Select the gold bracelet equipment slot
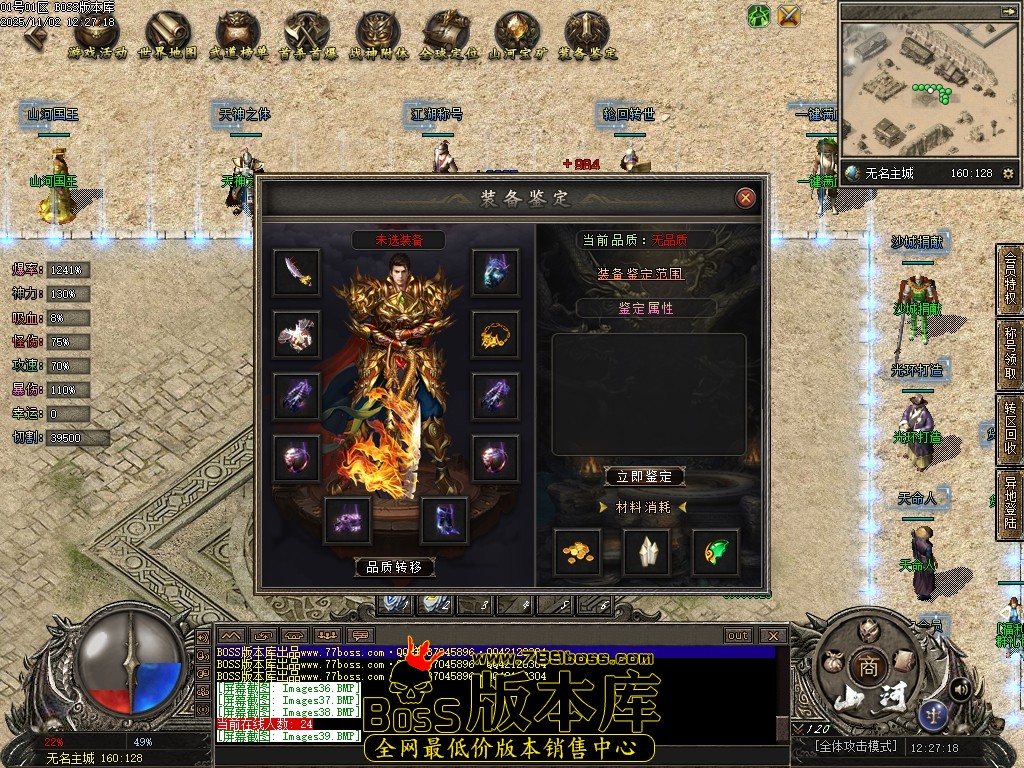This screenshot has width=1024, height=768. tap(495, 334)
